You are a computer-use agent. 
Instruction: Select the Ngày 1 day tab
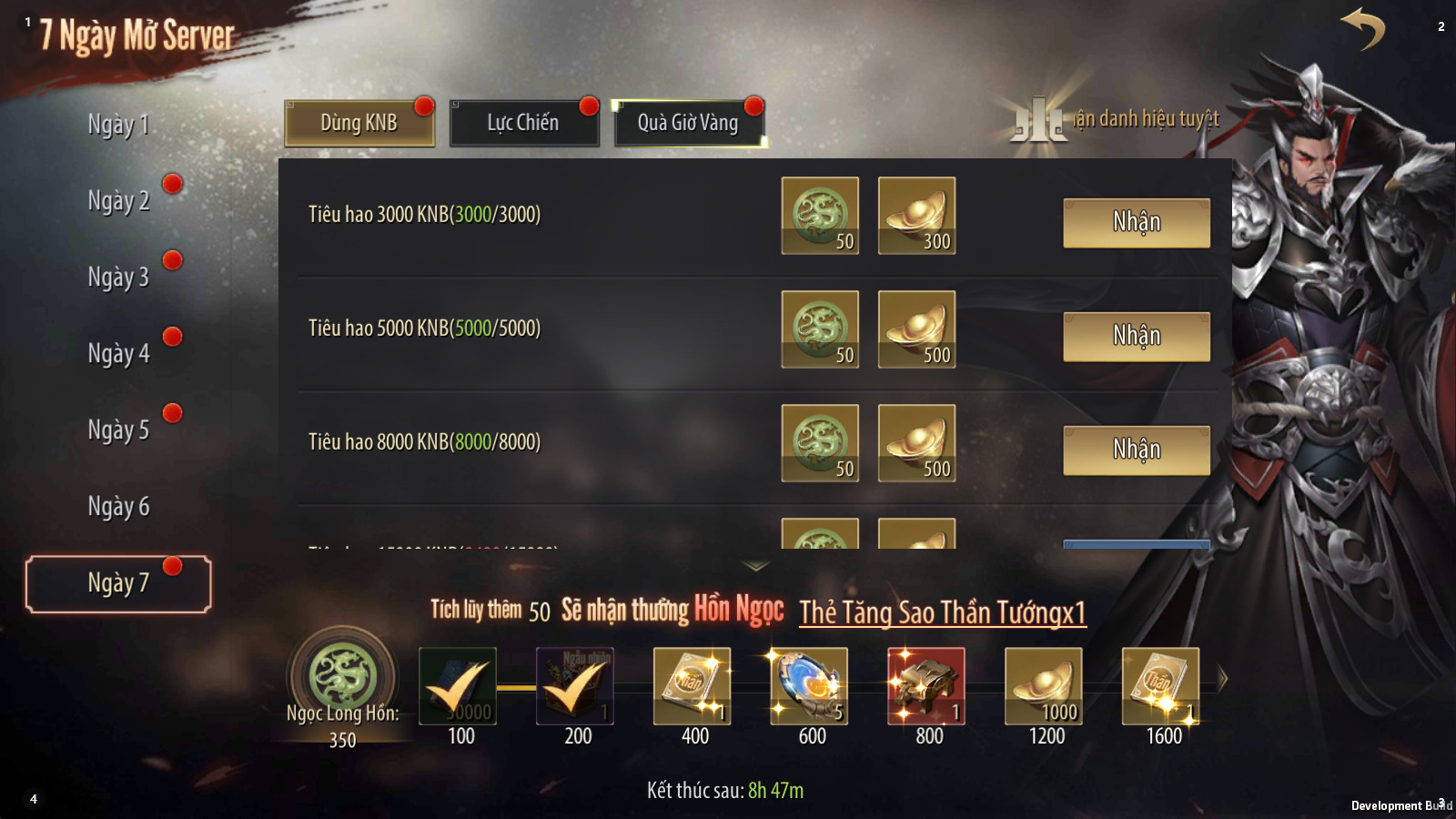click(118, 125)
